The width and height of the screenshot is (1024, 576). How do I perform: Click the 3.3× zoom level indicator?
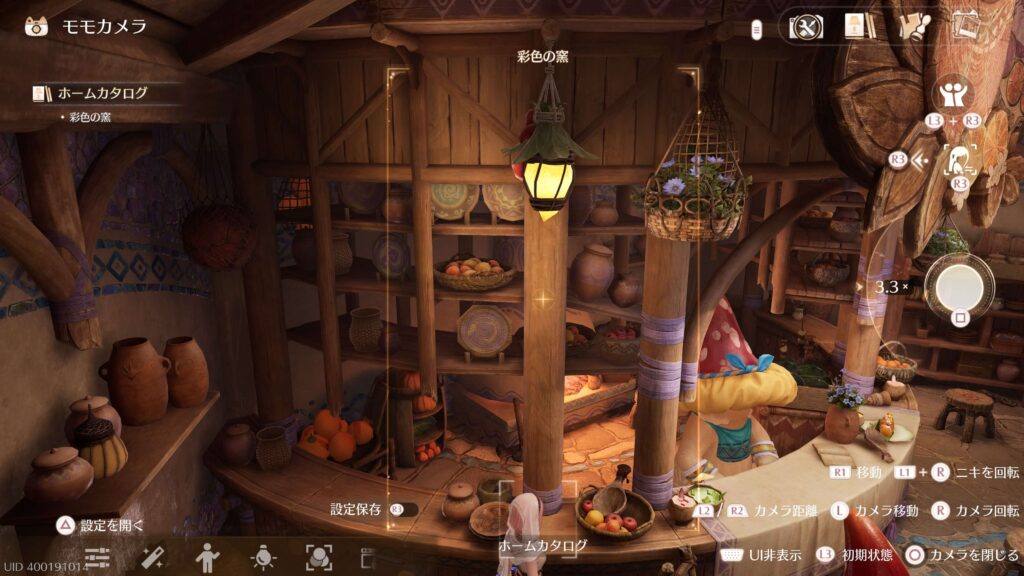[x=891, y=287]
